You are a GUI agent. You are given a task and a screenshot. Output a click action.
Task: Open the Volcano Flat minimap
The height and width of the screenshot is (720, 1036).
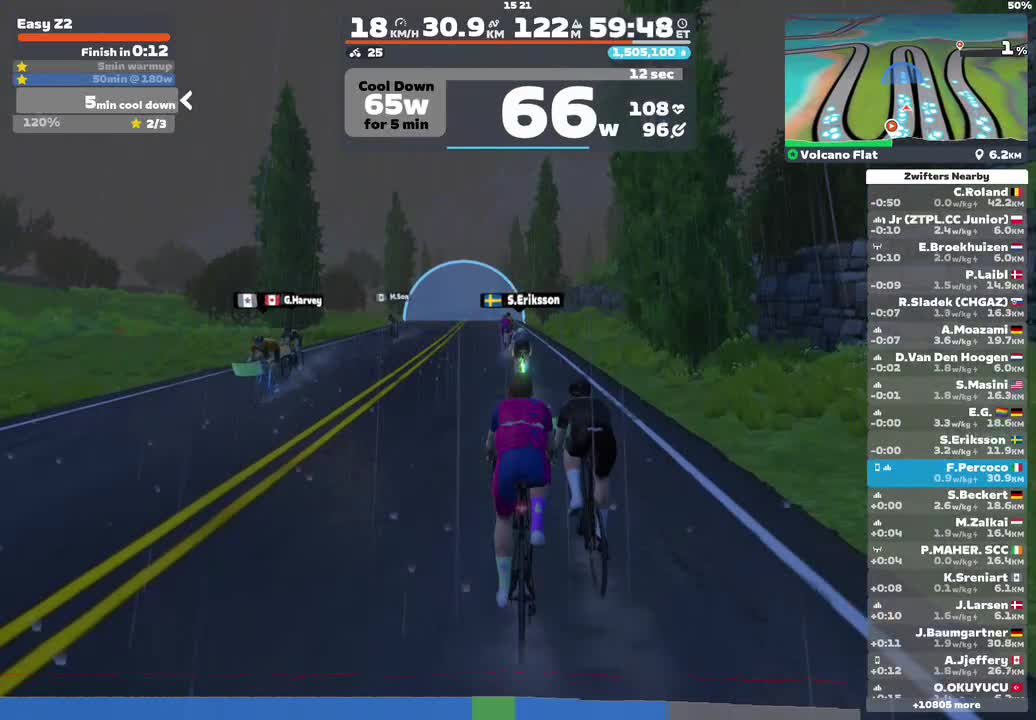point(904,82)
